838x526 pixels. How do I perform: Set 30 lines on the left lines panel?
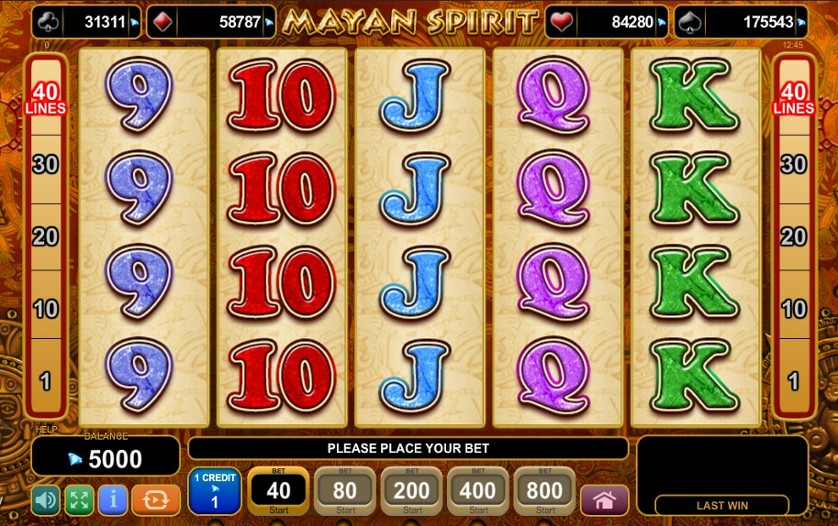[x=46, y=165]
